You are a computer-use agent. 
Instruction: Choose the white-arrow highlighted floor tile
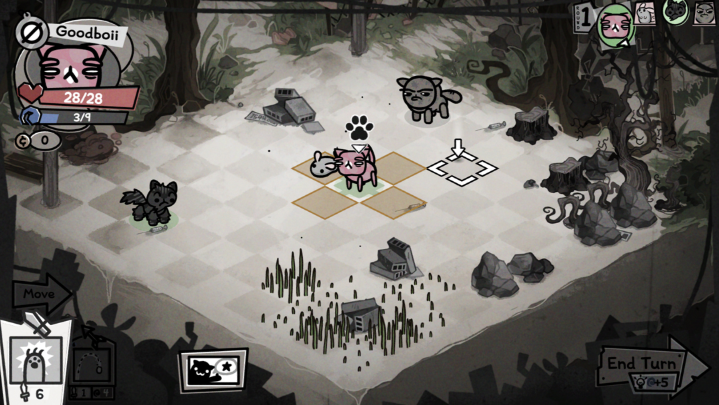click(x=461, y=169)
